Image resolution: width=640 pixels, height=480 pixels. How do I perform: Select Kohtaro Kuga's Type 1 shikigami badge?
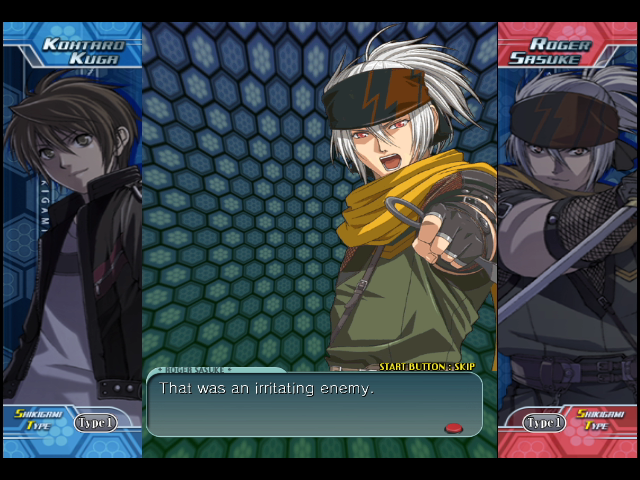click(x=95, y=423)
